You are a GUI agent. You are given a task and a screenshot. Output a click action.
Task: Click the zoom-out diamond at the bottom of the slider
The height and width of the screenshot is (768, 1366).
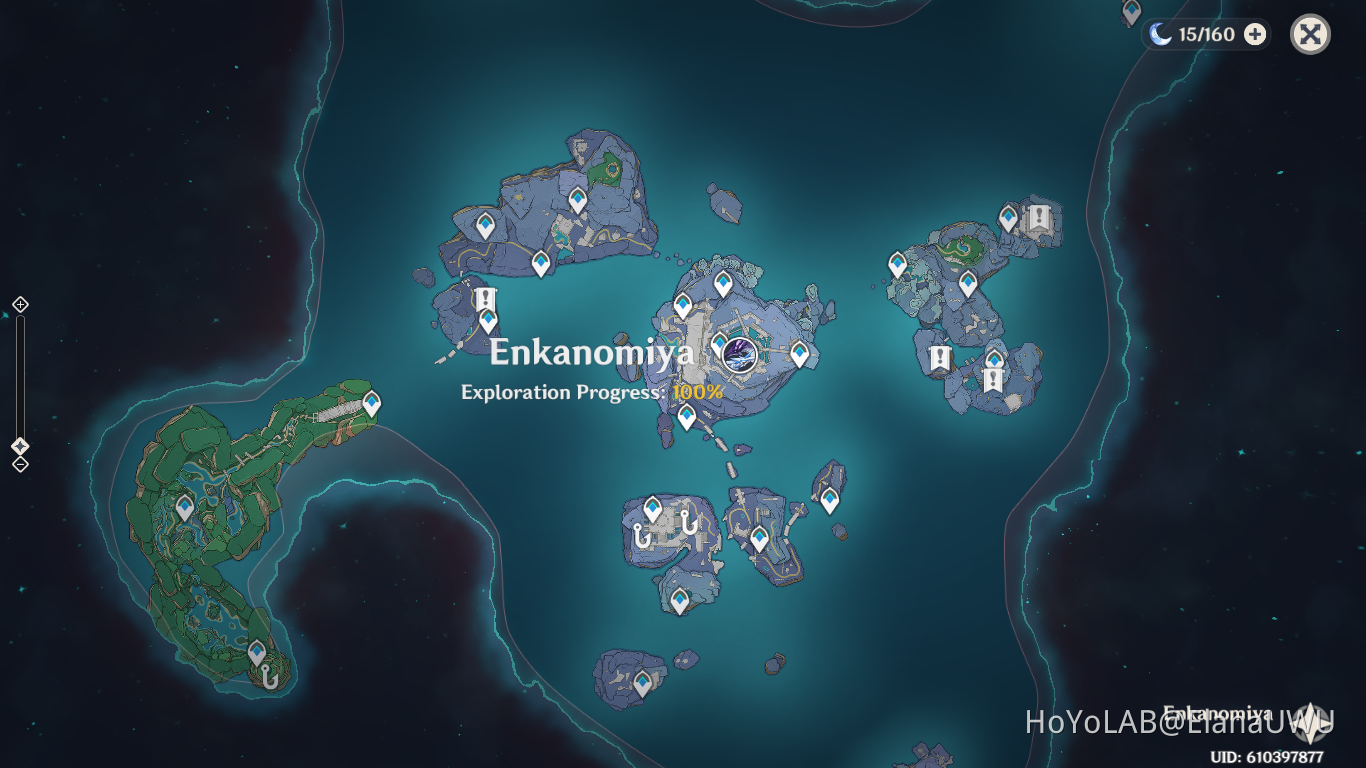point(18,463)
